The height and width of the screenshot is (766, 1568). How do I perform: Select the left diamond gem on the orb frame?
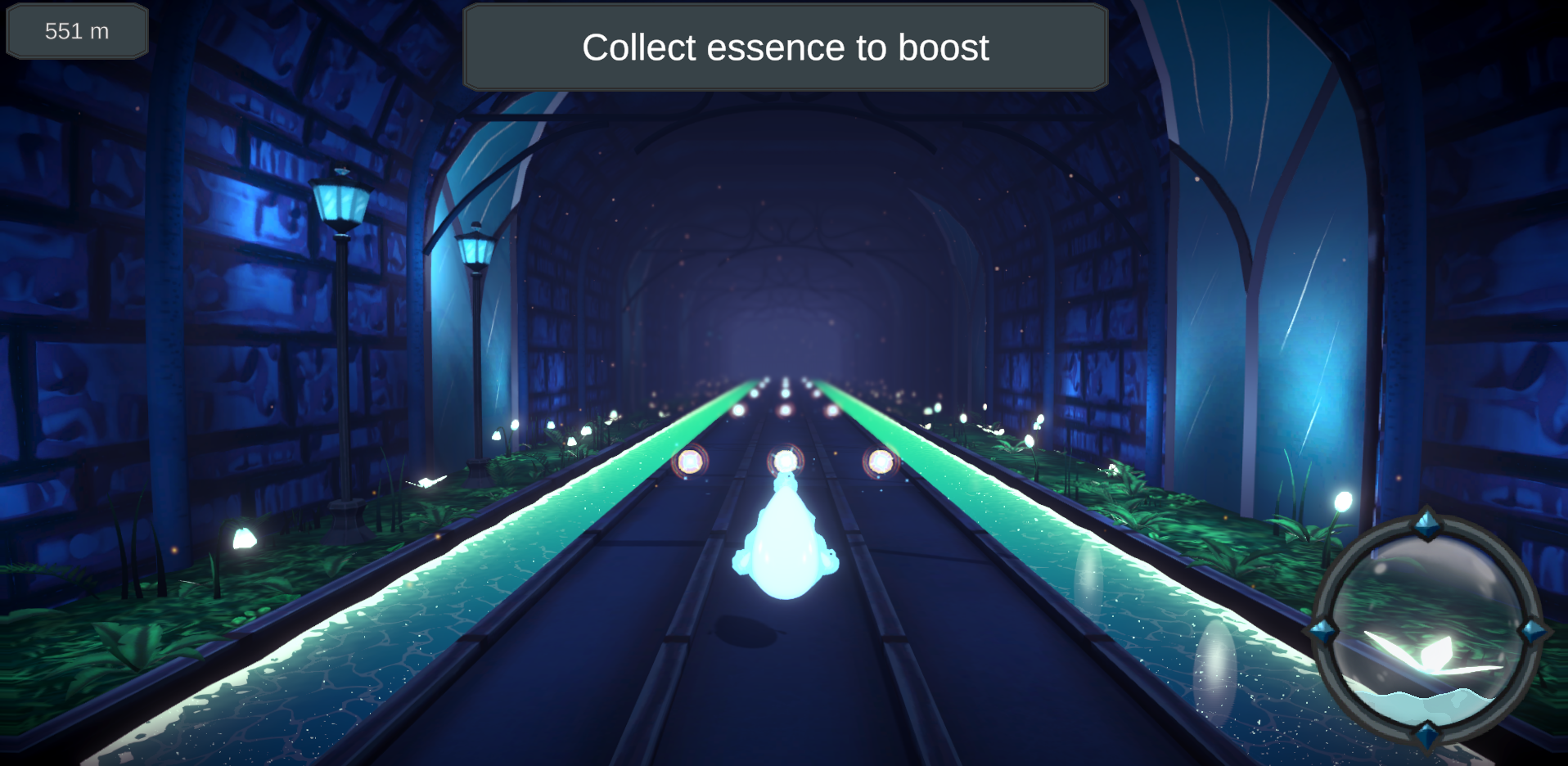[1322, 630]
